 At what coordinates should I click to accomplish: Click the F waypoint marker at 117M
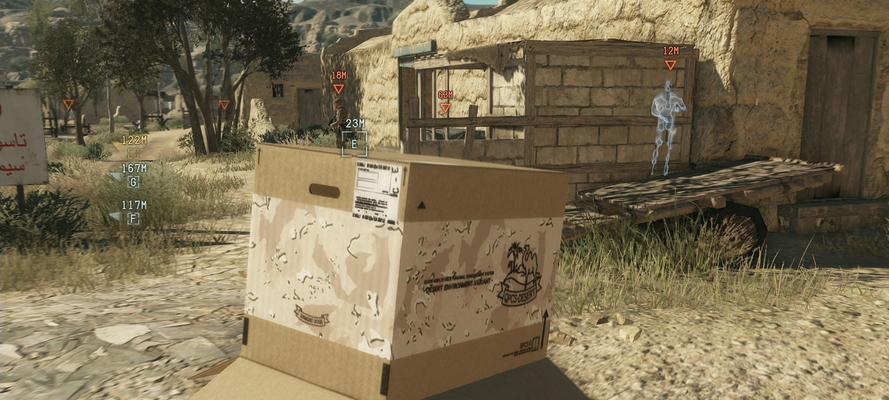[x=133, y=218]
